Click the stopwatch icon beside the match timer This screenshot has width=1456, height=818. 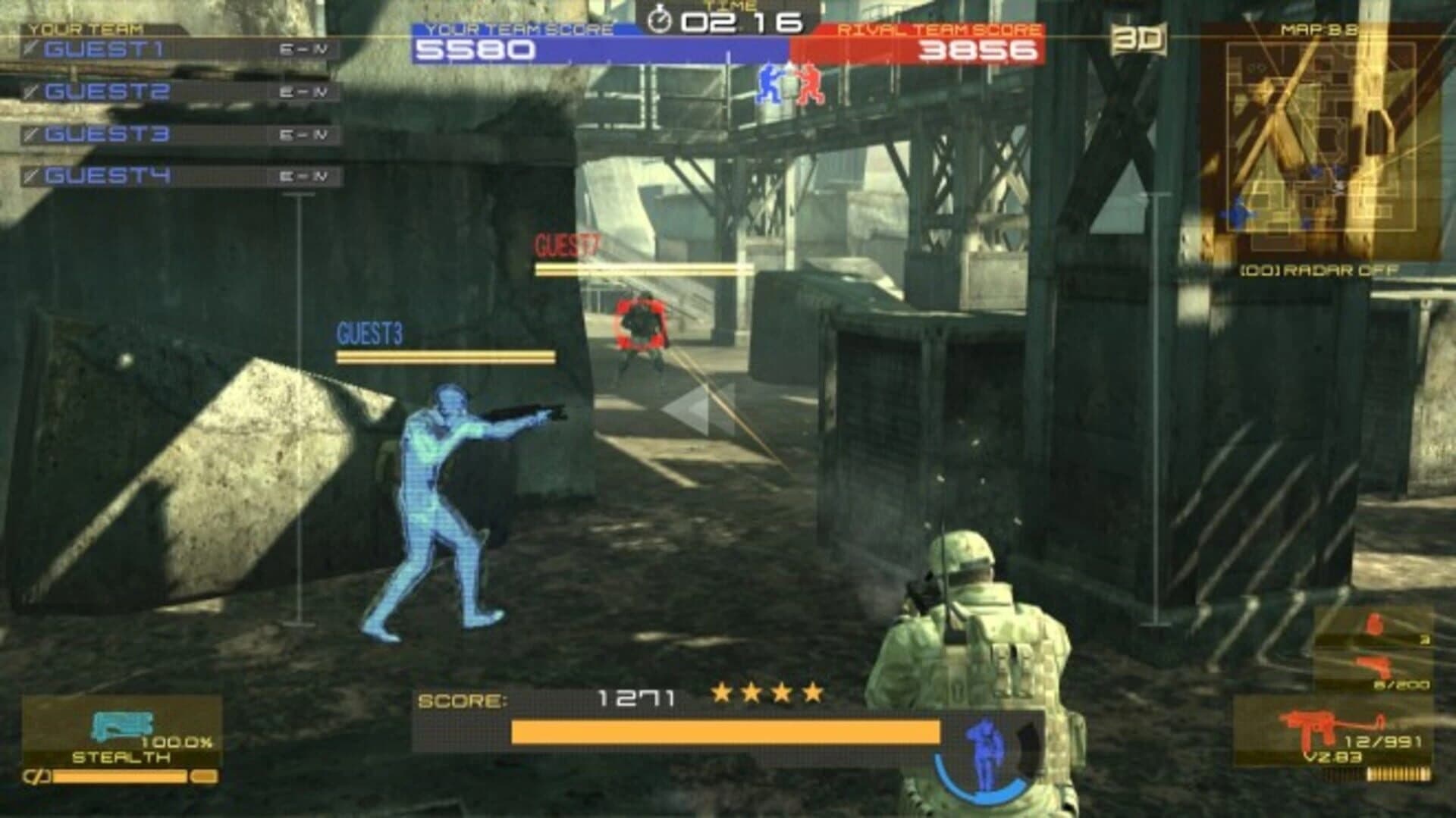coord(659,19)
